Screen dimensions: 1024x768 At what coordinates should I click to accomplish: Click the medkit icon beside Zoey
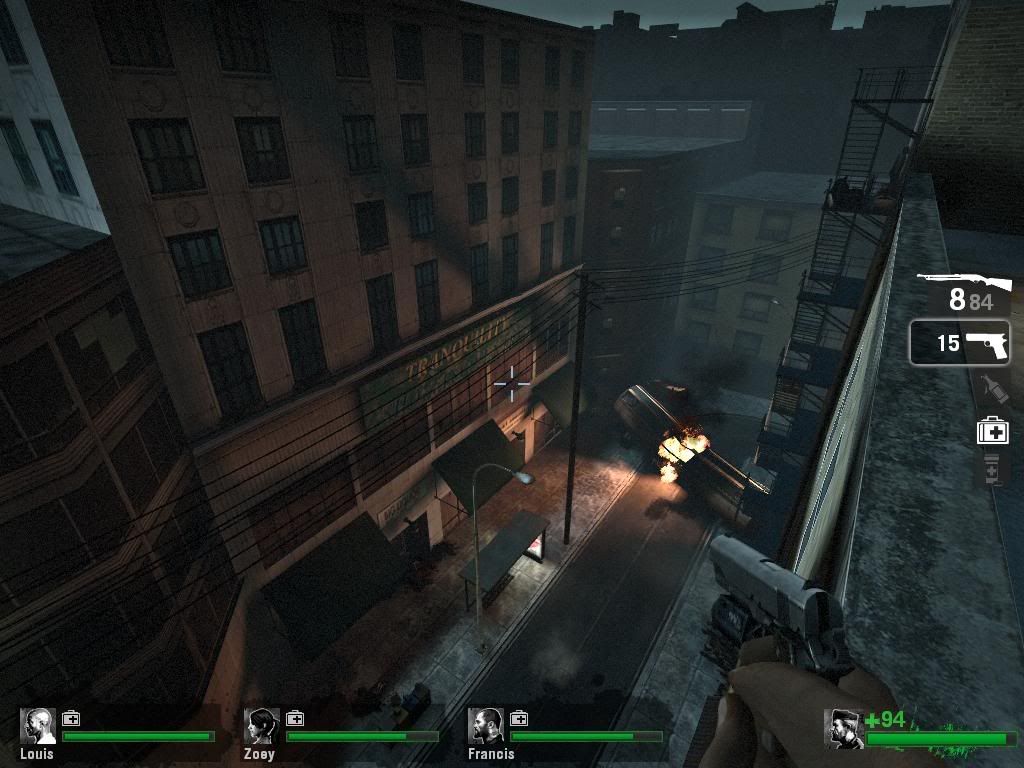pos(295,718)
